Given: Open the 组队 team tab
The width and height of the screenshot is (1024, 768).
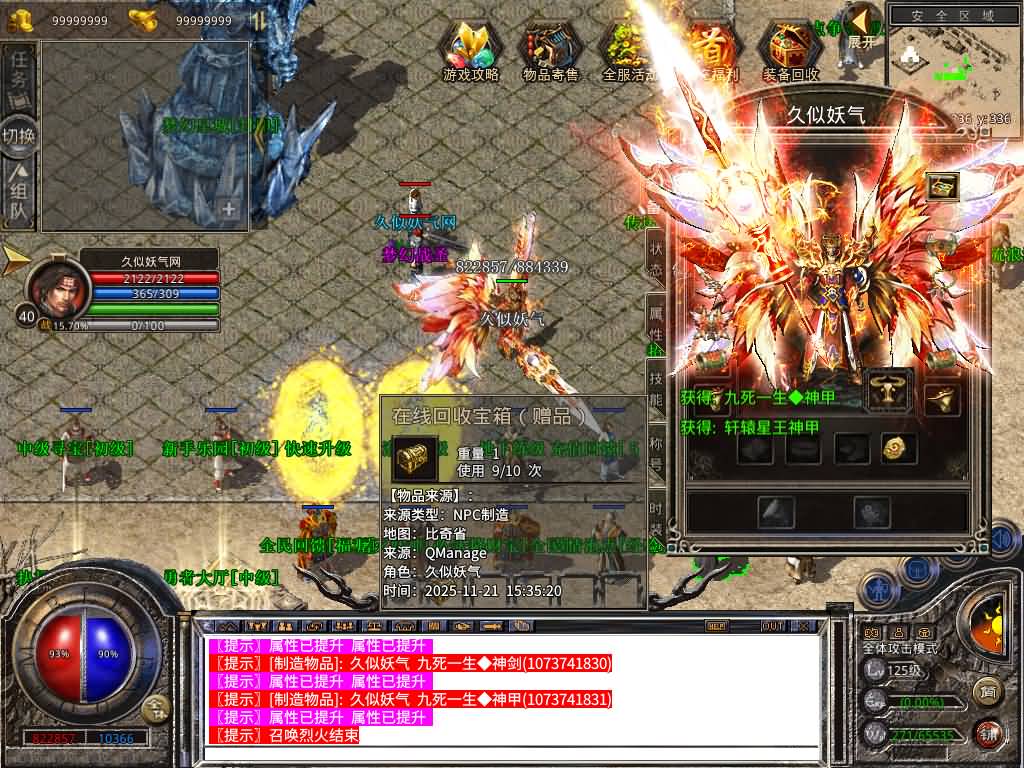Looking at the screenshot, I should pos(19,194).
